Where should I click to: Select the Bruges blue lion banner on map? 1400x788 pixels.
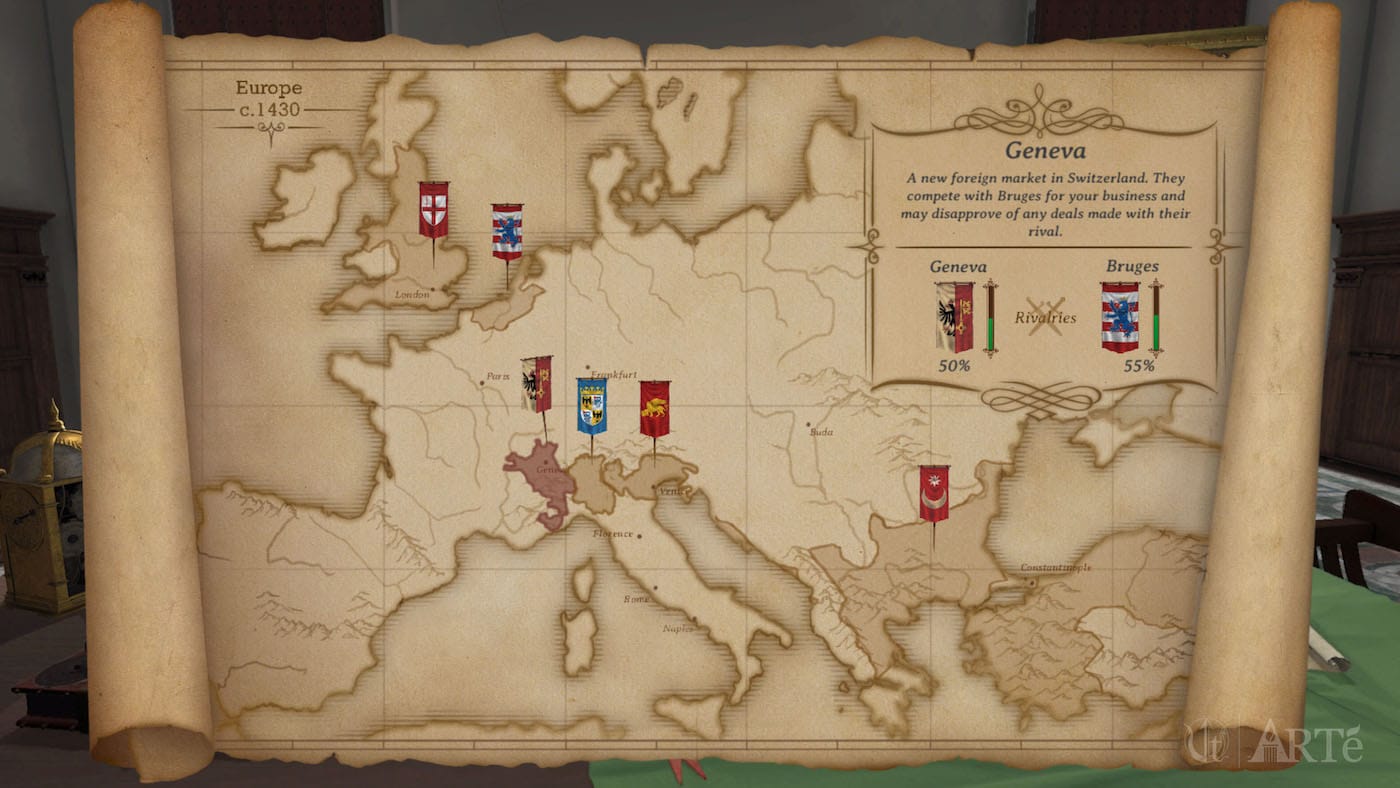tap(507, 232)
